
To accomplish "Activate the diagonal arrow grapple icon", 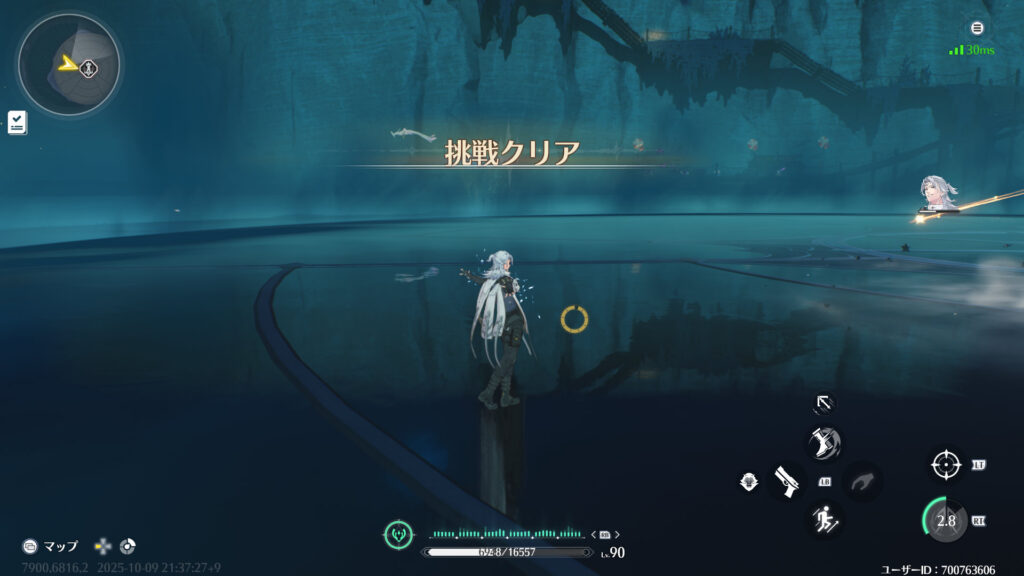I will click(x=823, y=403).
